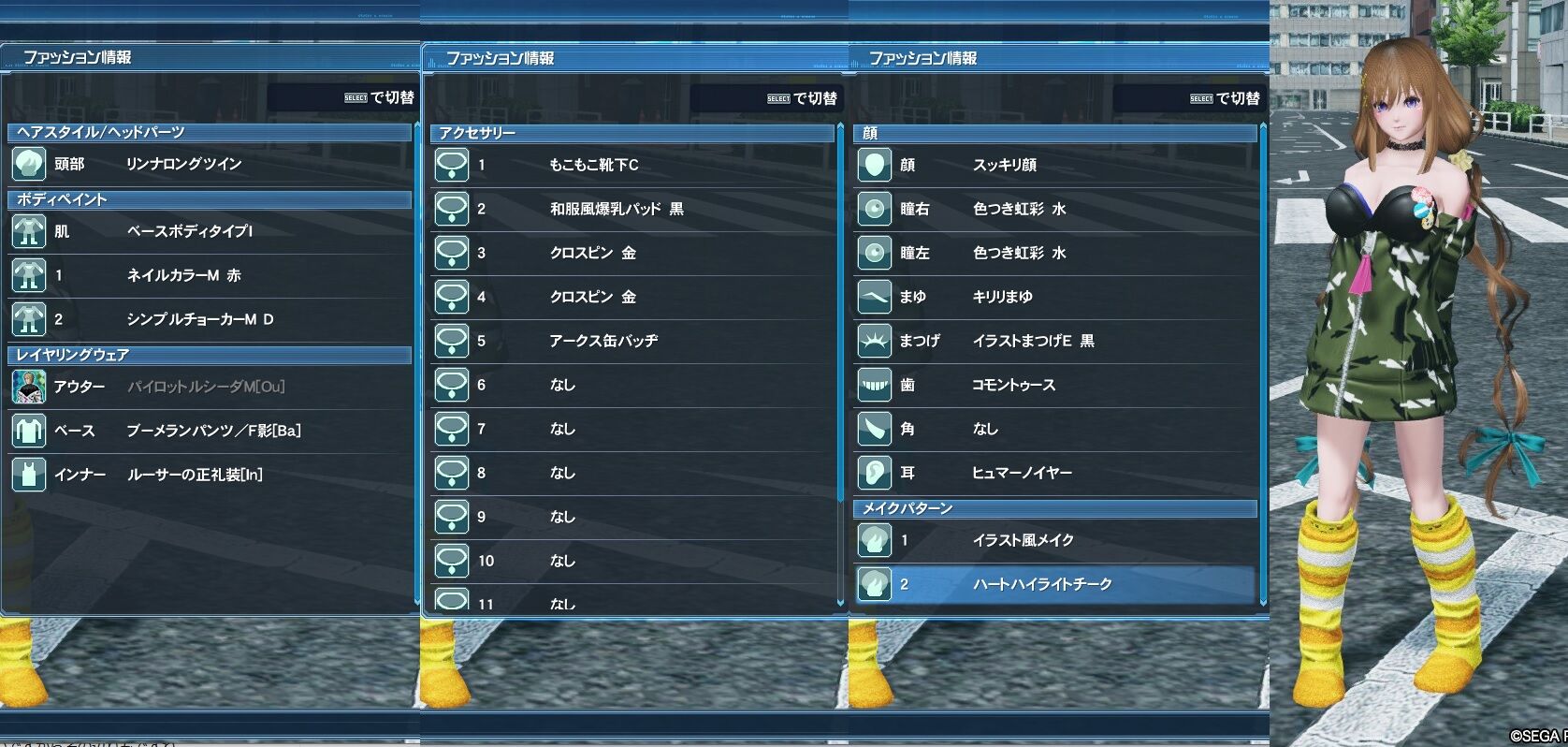Click the アークス缶バッヂ accessory icon
This screenshot has height=747, width=1568.
click(x=453, y=341)
